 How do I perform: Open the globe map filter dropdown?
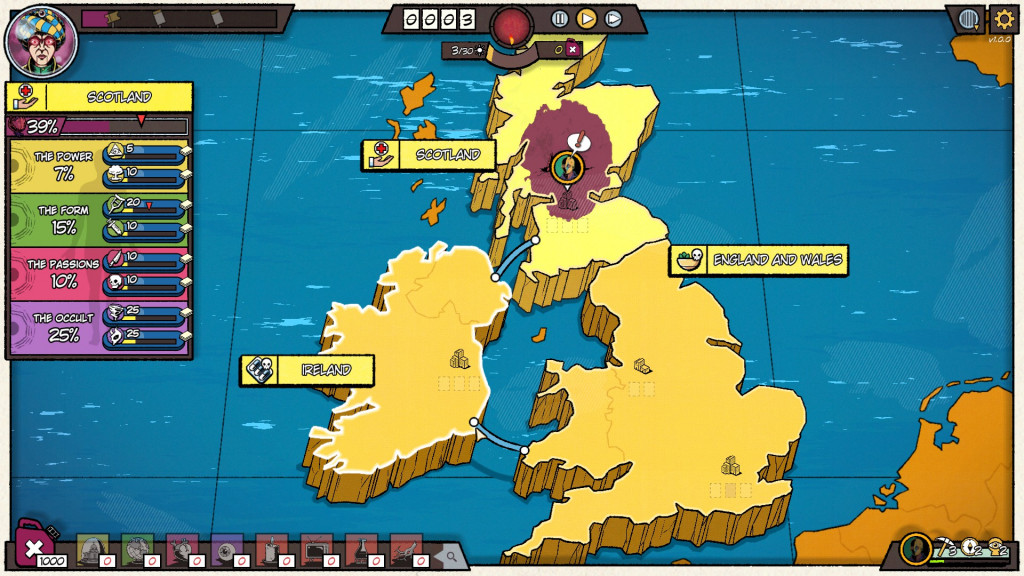click(968, 19)
